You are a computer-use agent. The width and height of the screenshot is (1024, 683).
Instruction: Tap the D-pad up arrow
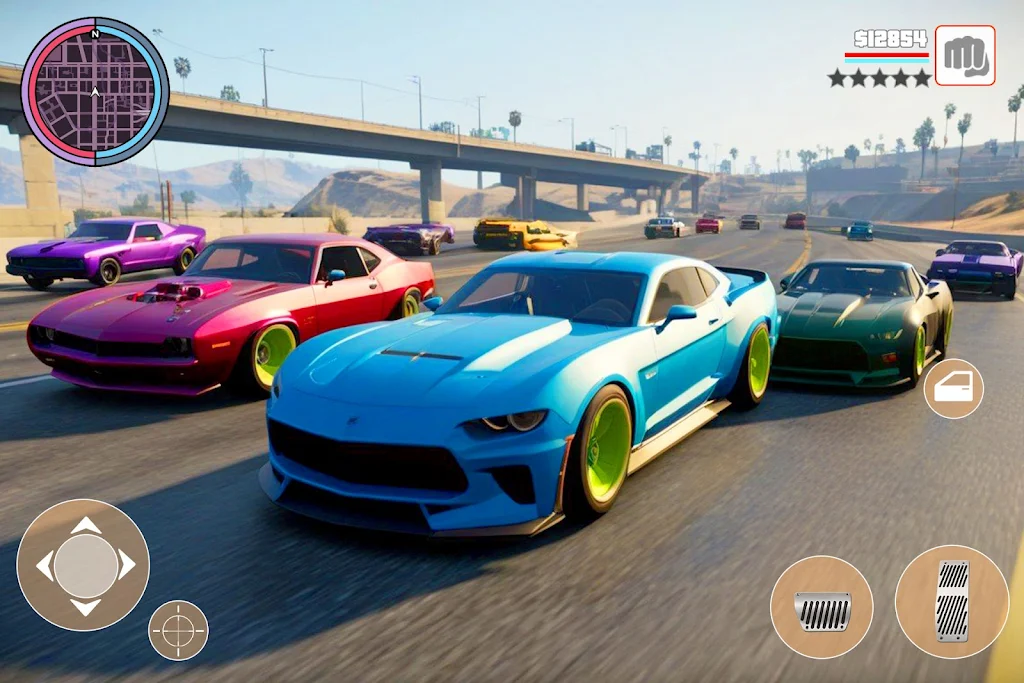(x=85, y=526)
